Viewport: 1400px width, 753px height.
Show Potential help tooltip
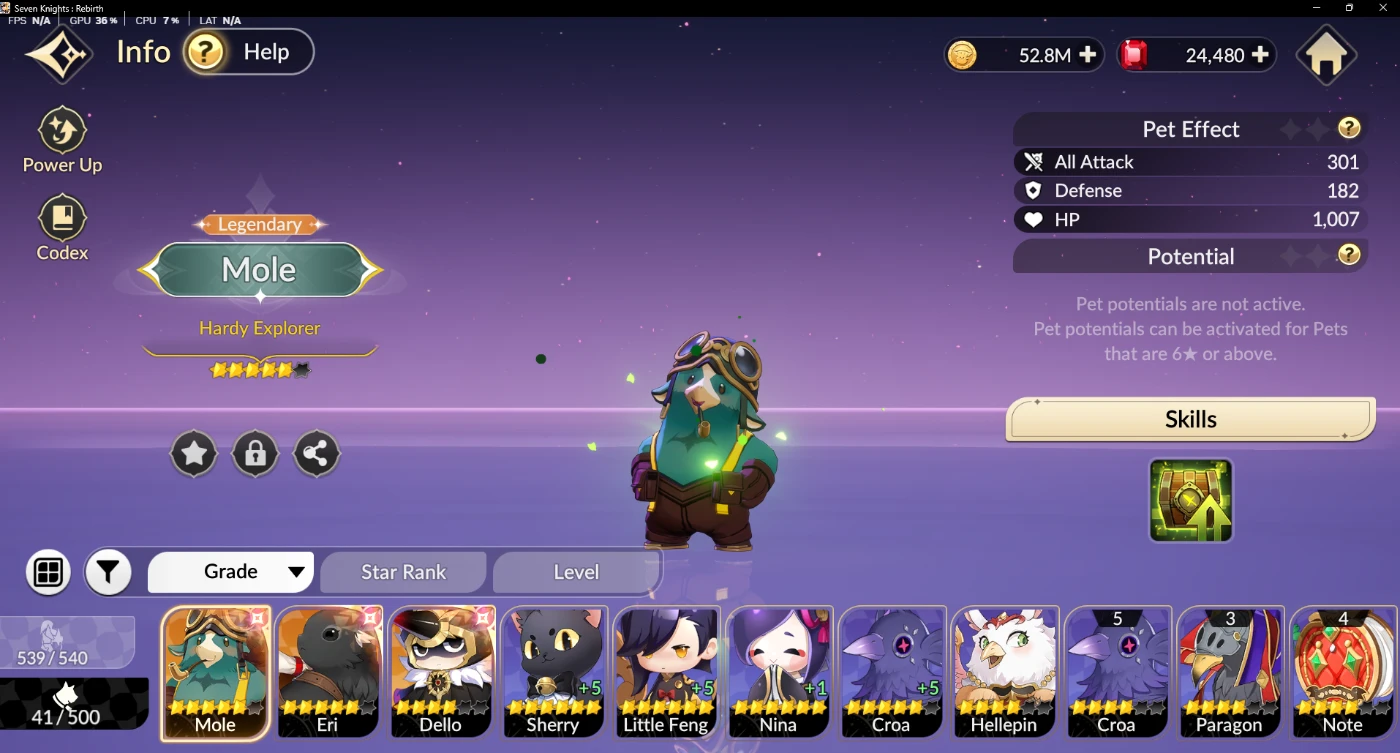point(1349,255)
